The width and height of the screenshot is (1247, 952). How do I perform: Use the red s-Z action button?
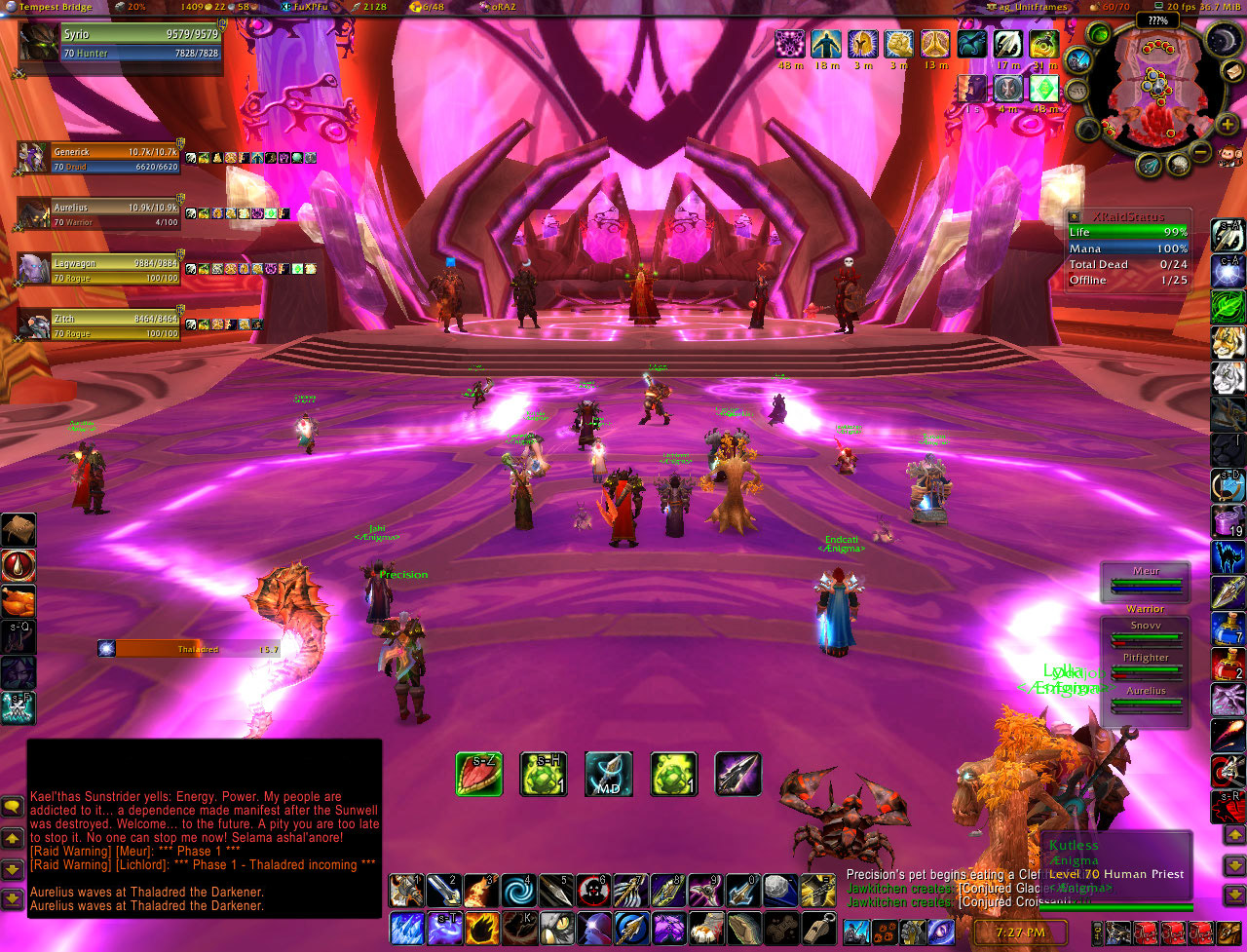tap(479, 774)
